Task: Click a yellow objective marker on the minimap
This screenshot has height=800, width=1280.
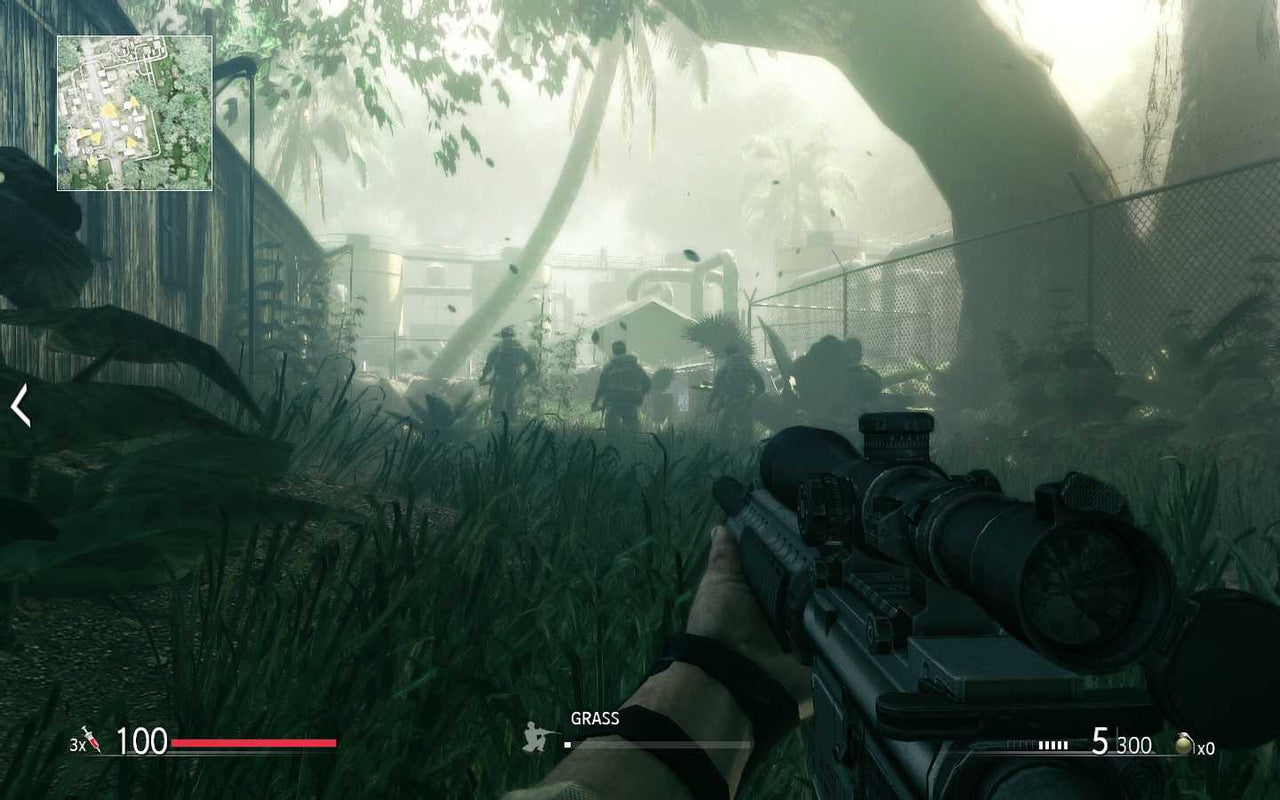Action: pos(109,109)
